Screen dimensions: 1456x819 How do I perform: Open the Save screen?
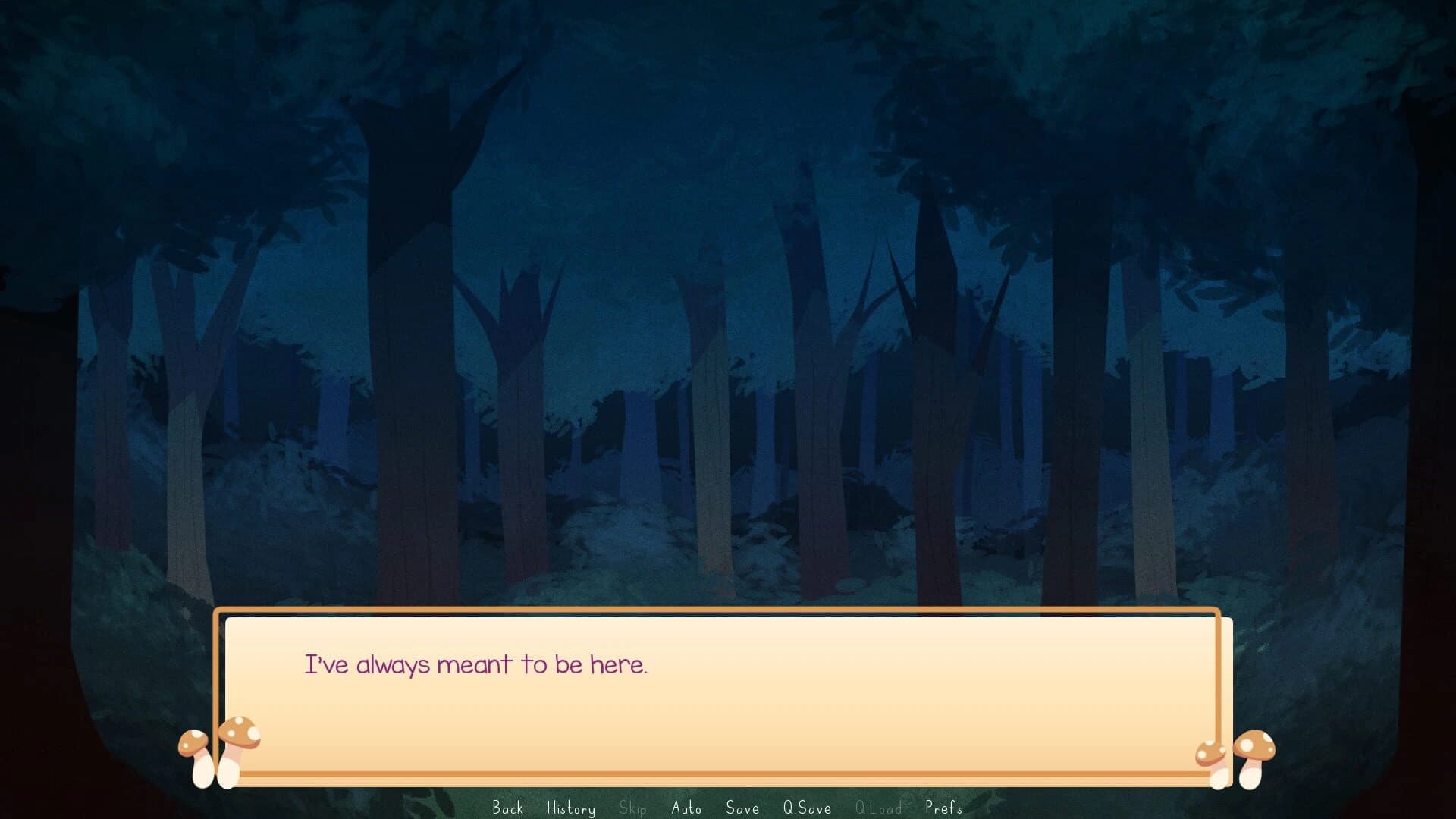(742, 808)
